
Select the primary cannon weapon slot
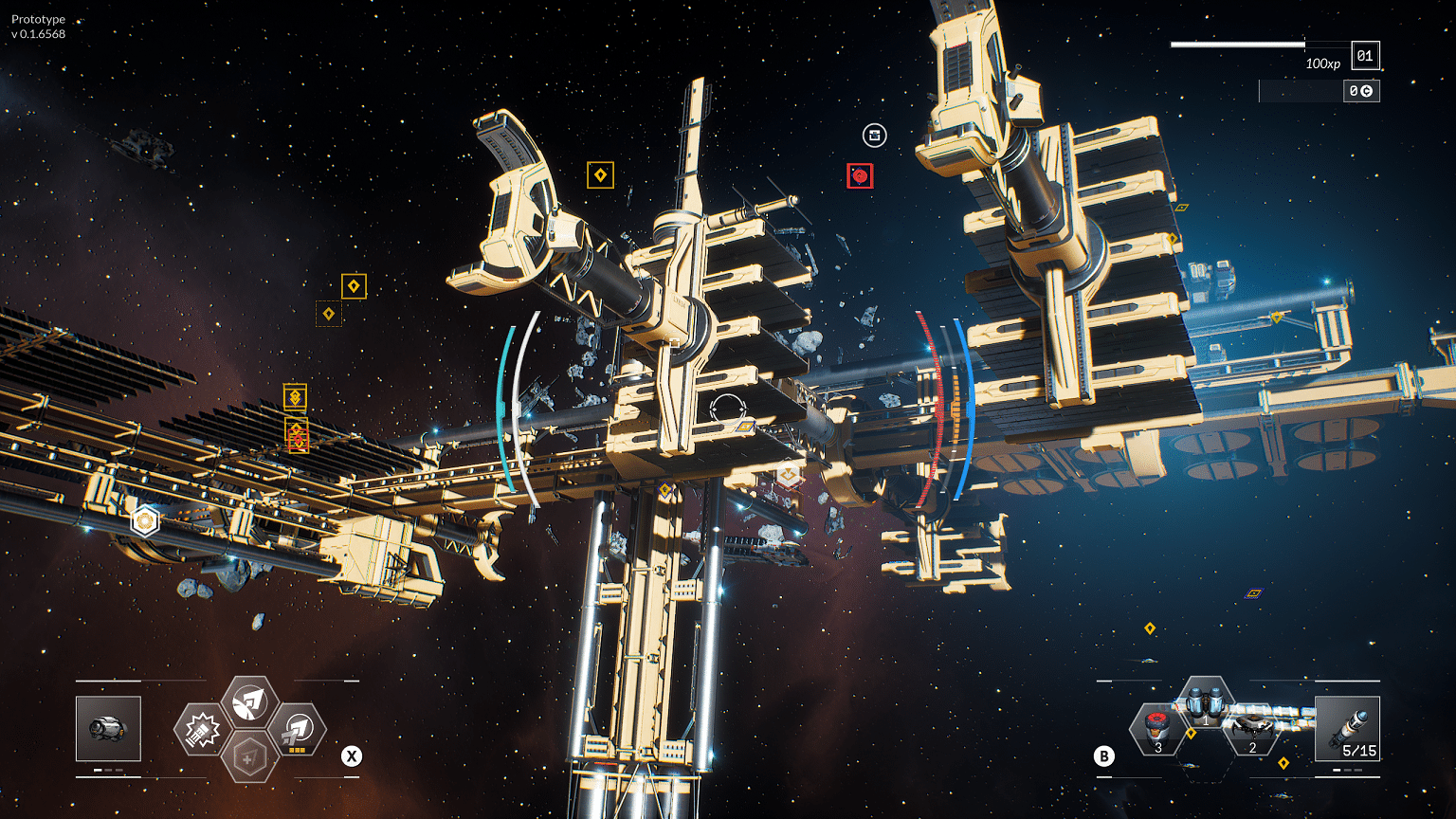pyautogui.click(x=108, y=728)
